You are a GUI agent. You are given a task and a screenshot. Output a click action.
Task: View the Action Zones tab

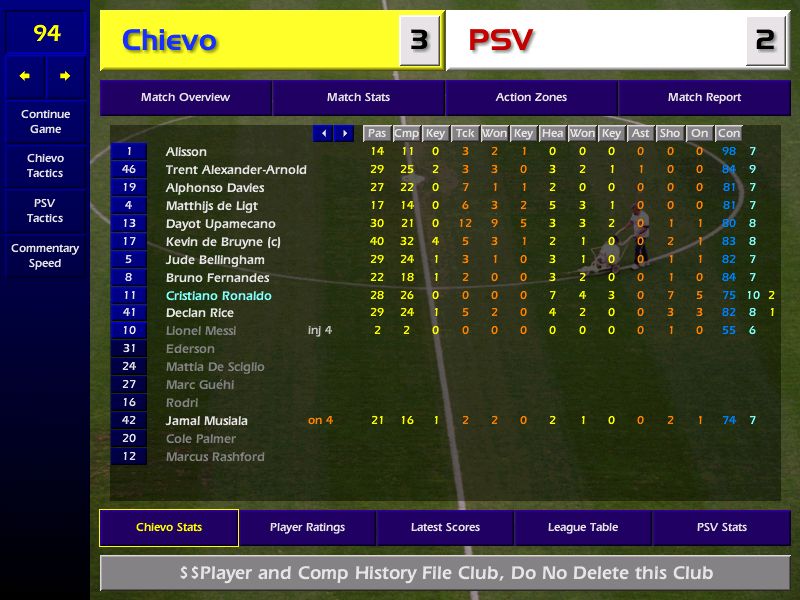531,98
